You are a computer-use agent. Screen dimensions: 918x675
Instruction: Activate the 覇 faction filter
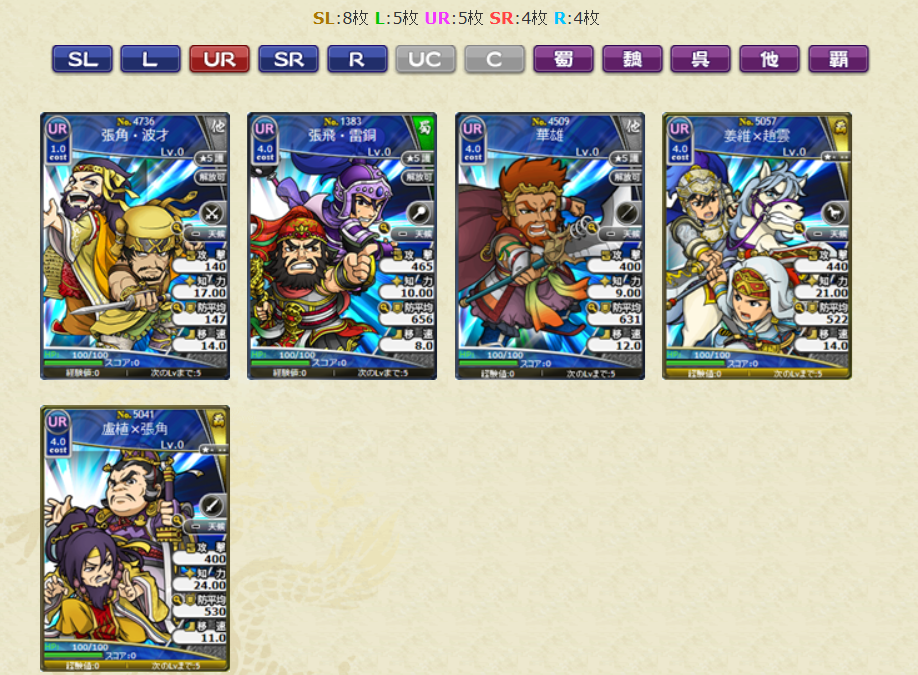pos(838,59)
